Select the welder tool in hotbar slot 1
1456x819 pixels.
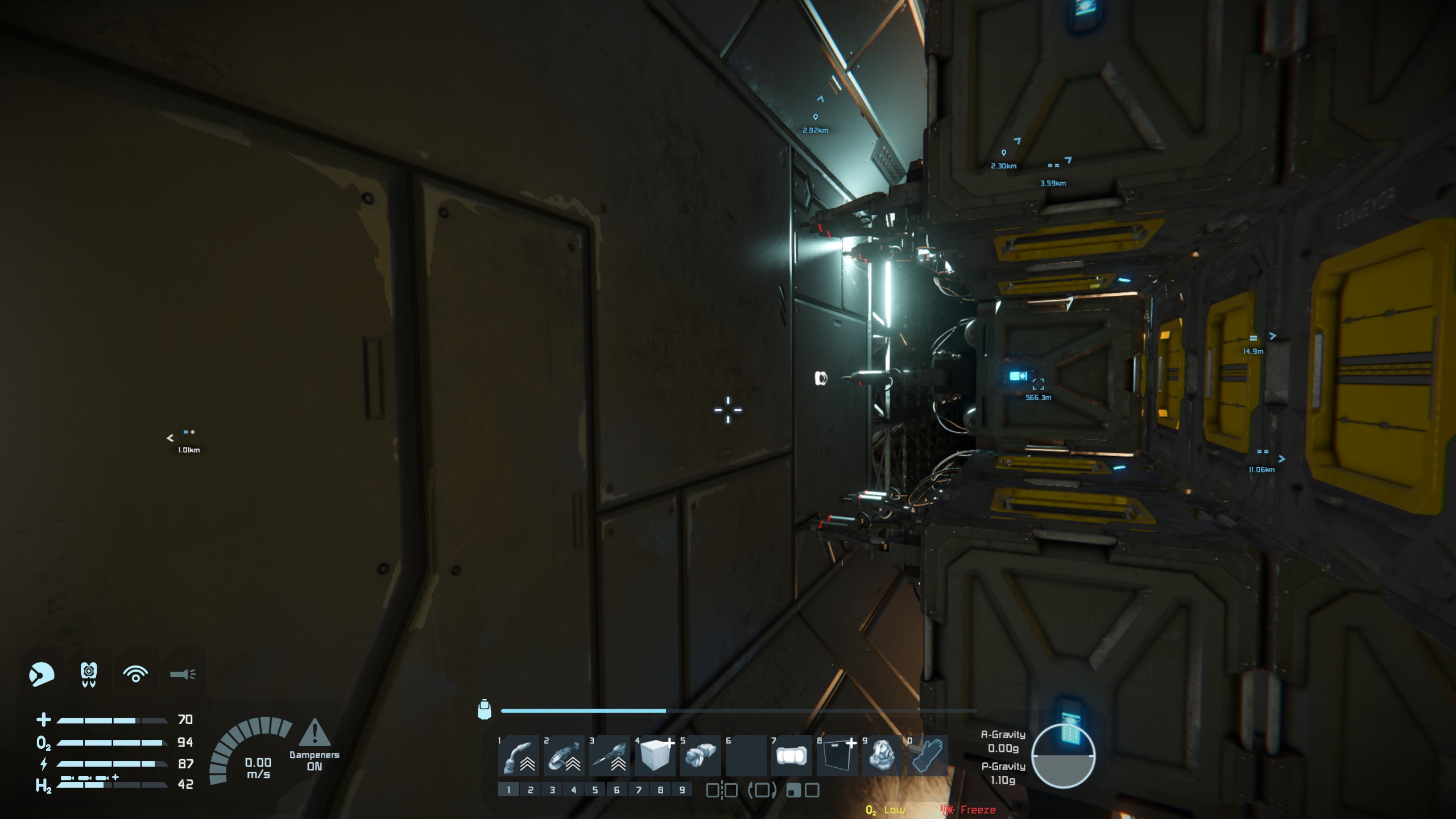coord(518,756)
